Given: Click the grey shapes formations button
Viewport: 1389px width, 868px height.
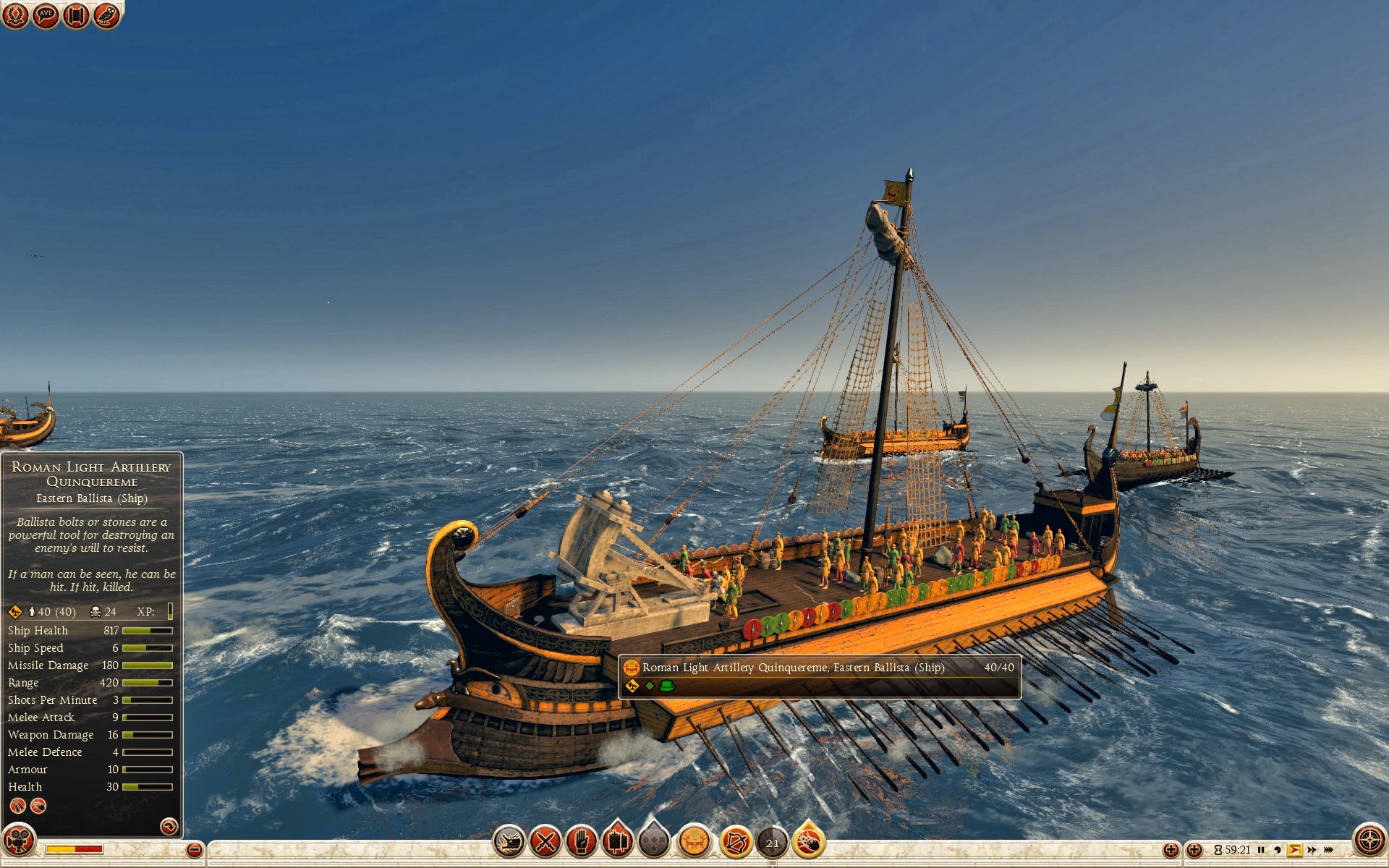Looking at the screenshot, I should click(x=654, y=842).
